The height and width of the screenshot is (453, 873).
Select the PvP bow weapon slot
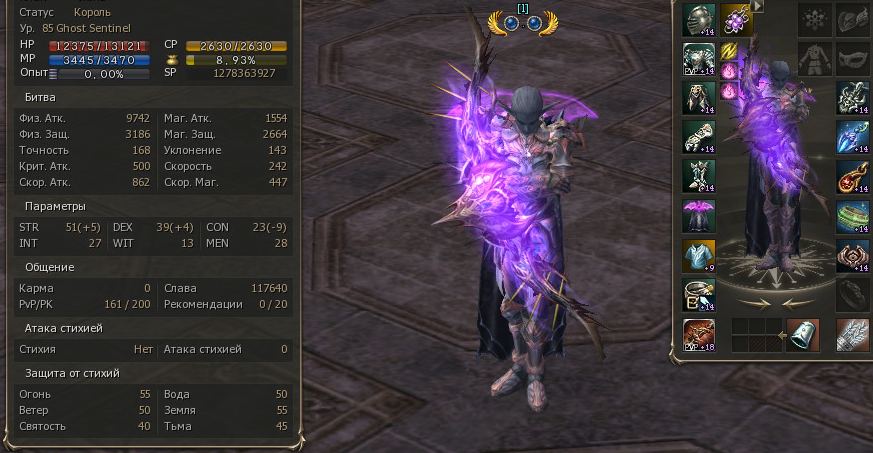(699, 334)
